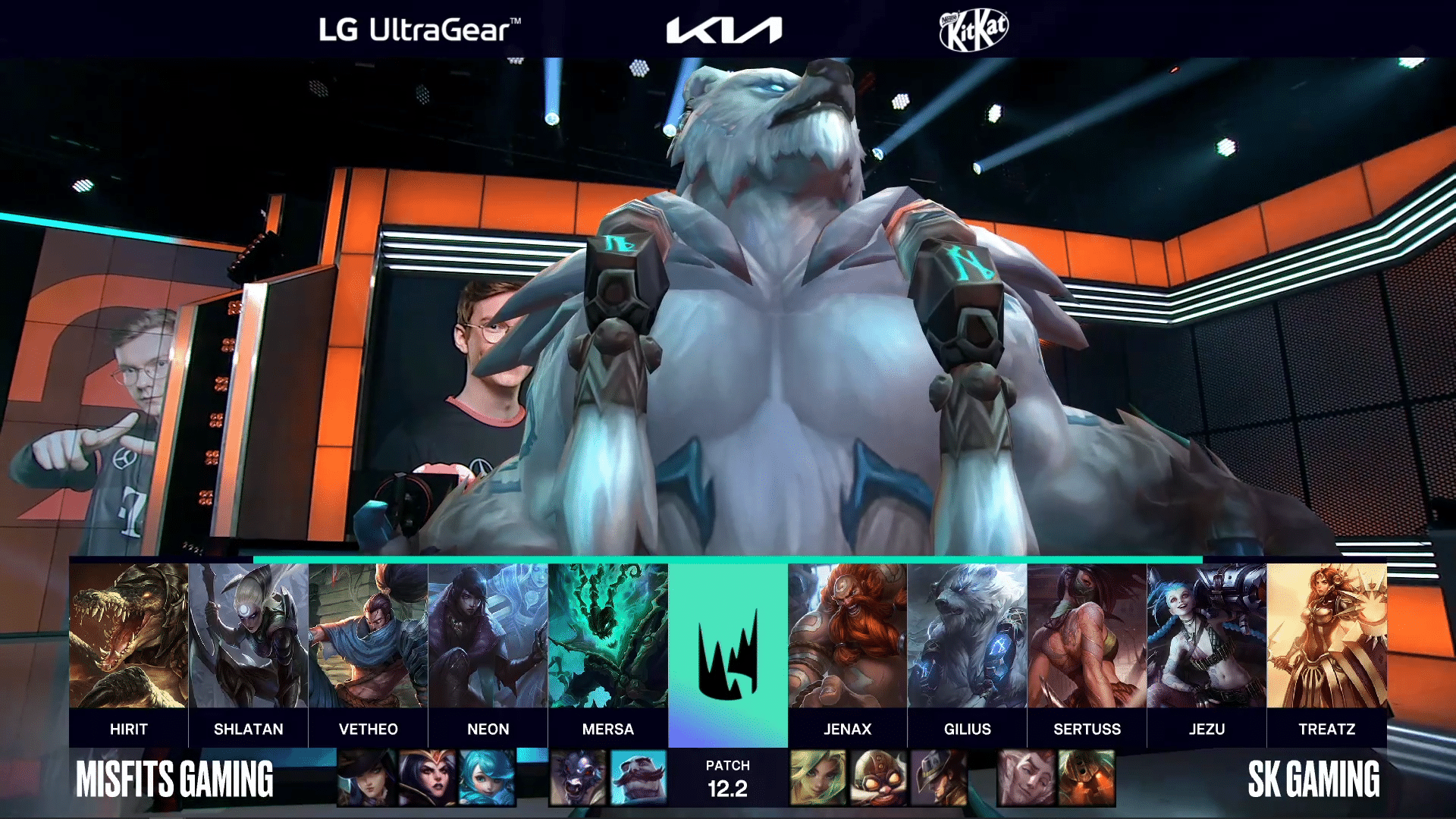
Task: Click the banned Corki icon
Action: coord(878,778)
